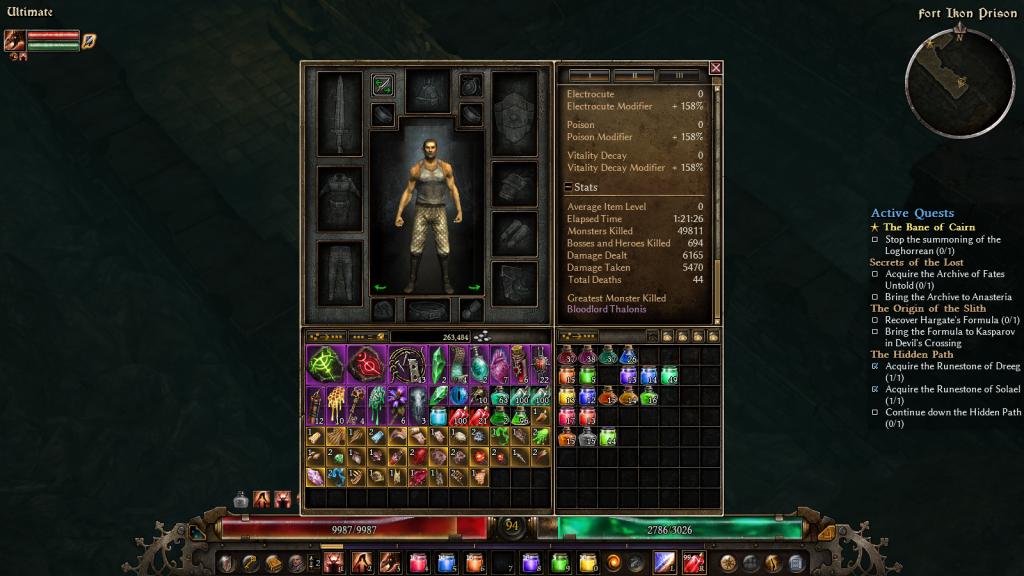Activate the fiery orb hotbar skill
This screenshot has height=576, width=1024.
(x=614, y=563)
